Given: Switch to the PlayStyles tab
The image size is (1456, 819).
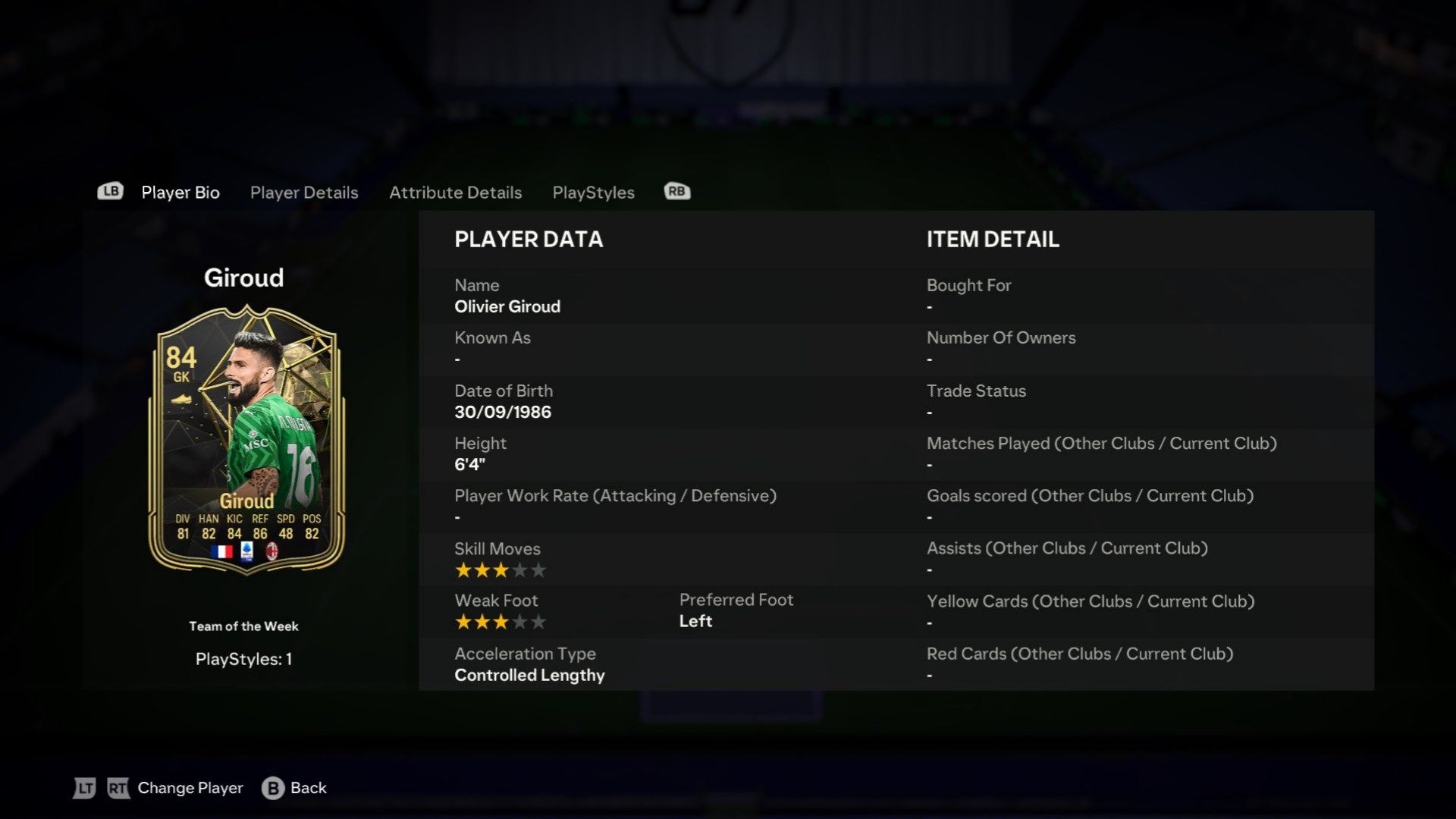Looking at the screenshot, I should coord(594,193).
